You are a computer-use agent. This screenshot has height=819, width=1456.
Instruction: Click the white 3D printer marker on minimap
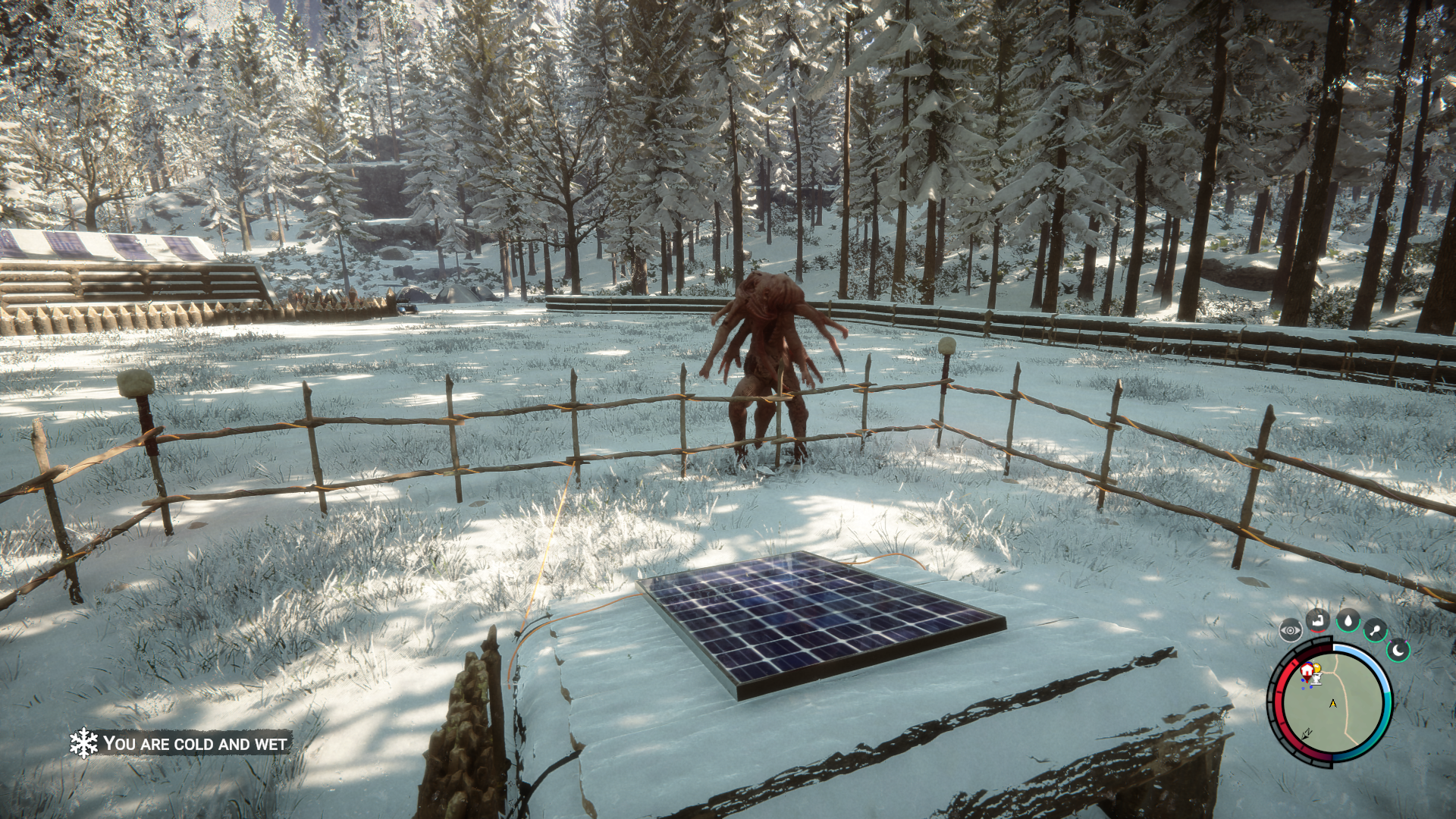click(1317, 679)
